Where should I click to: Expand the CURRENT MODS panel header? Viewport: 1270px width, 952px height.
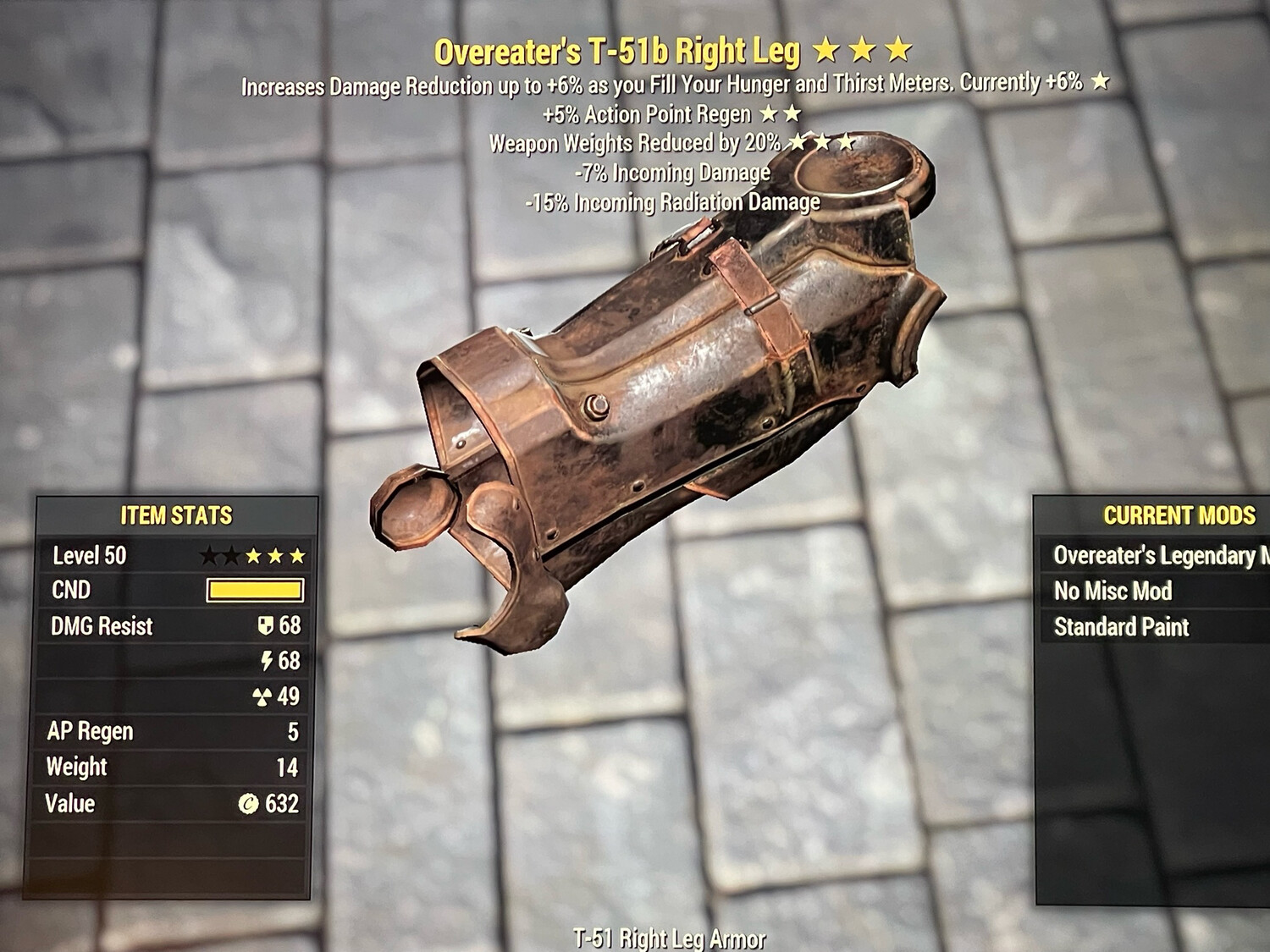(x=1179, y=514)
